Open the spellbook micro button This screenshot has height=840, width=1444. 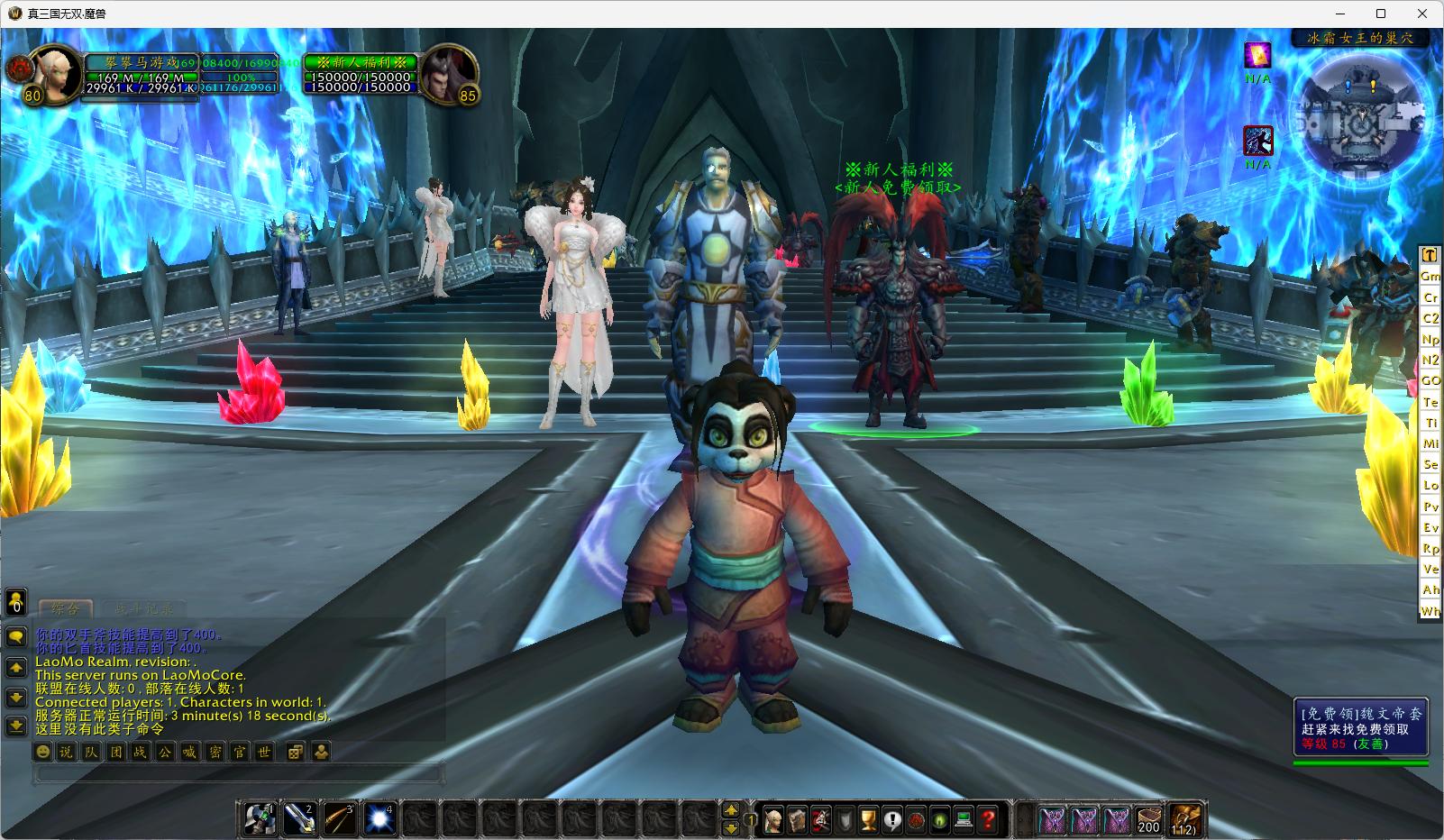click(x=797, y=820)
